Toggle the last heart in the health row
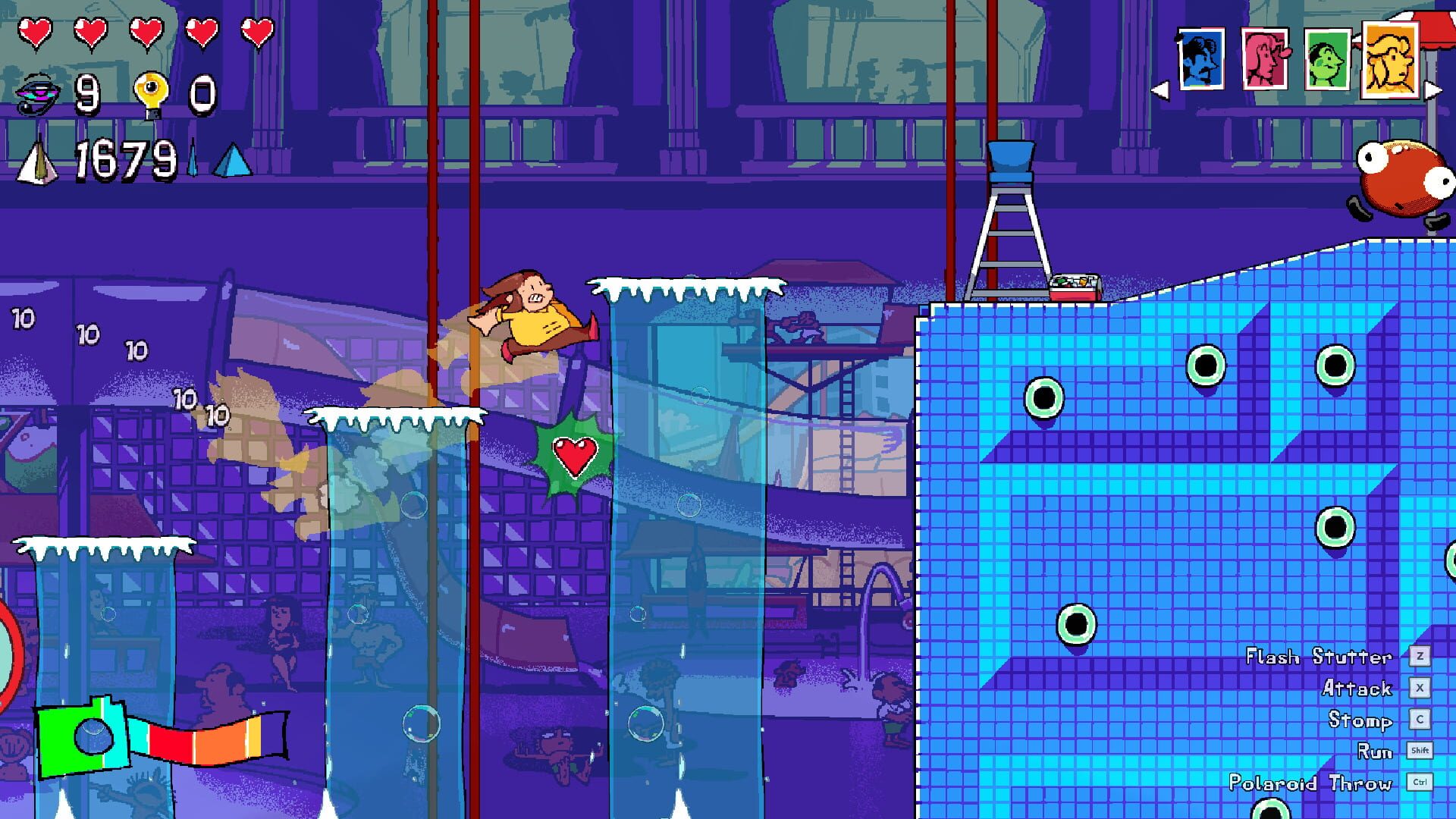 pos(256,30)
